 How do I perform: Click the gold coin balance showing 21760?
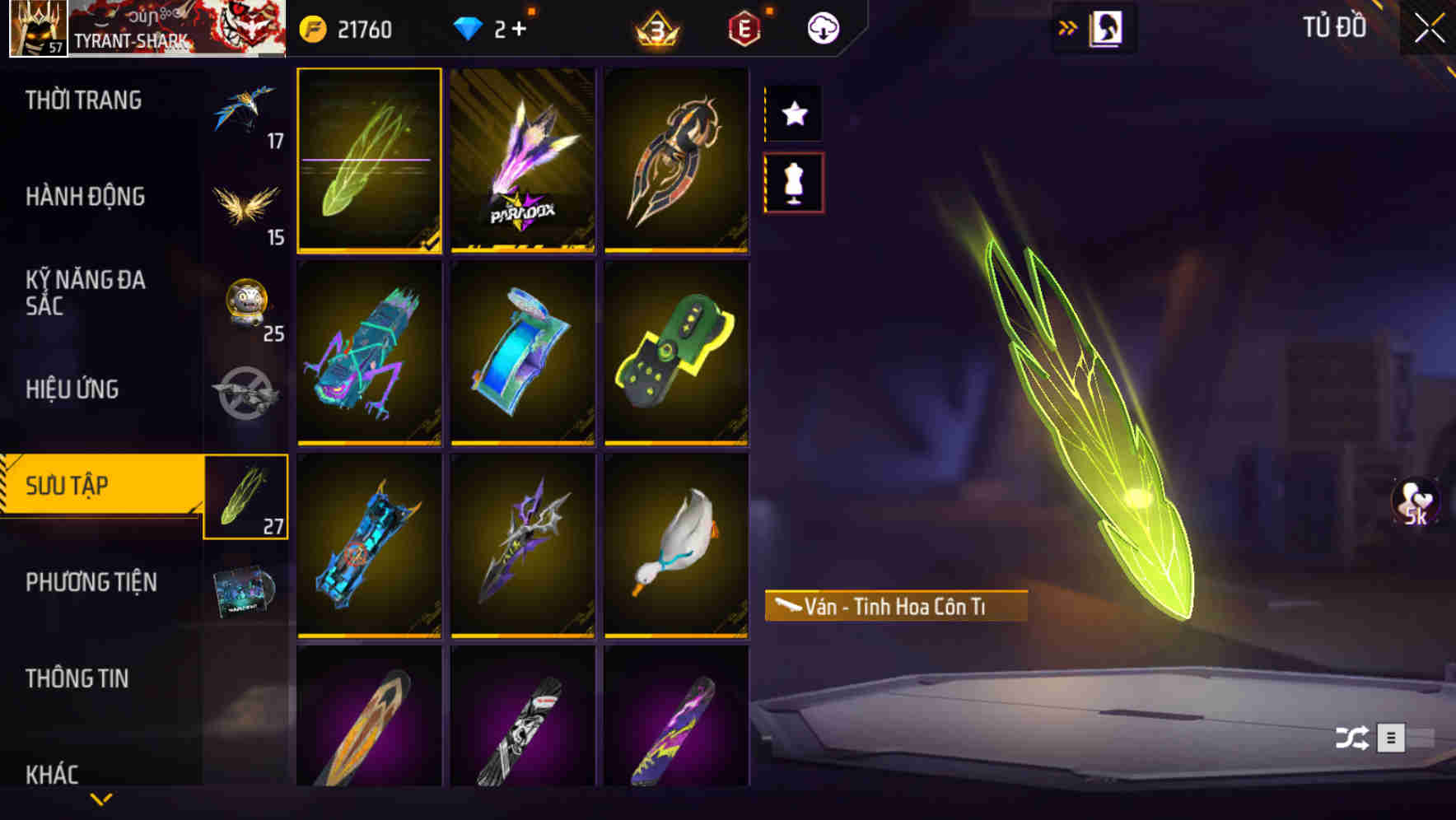(346, 26)
